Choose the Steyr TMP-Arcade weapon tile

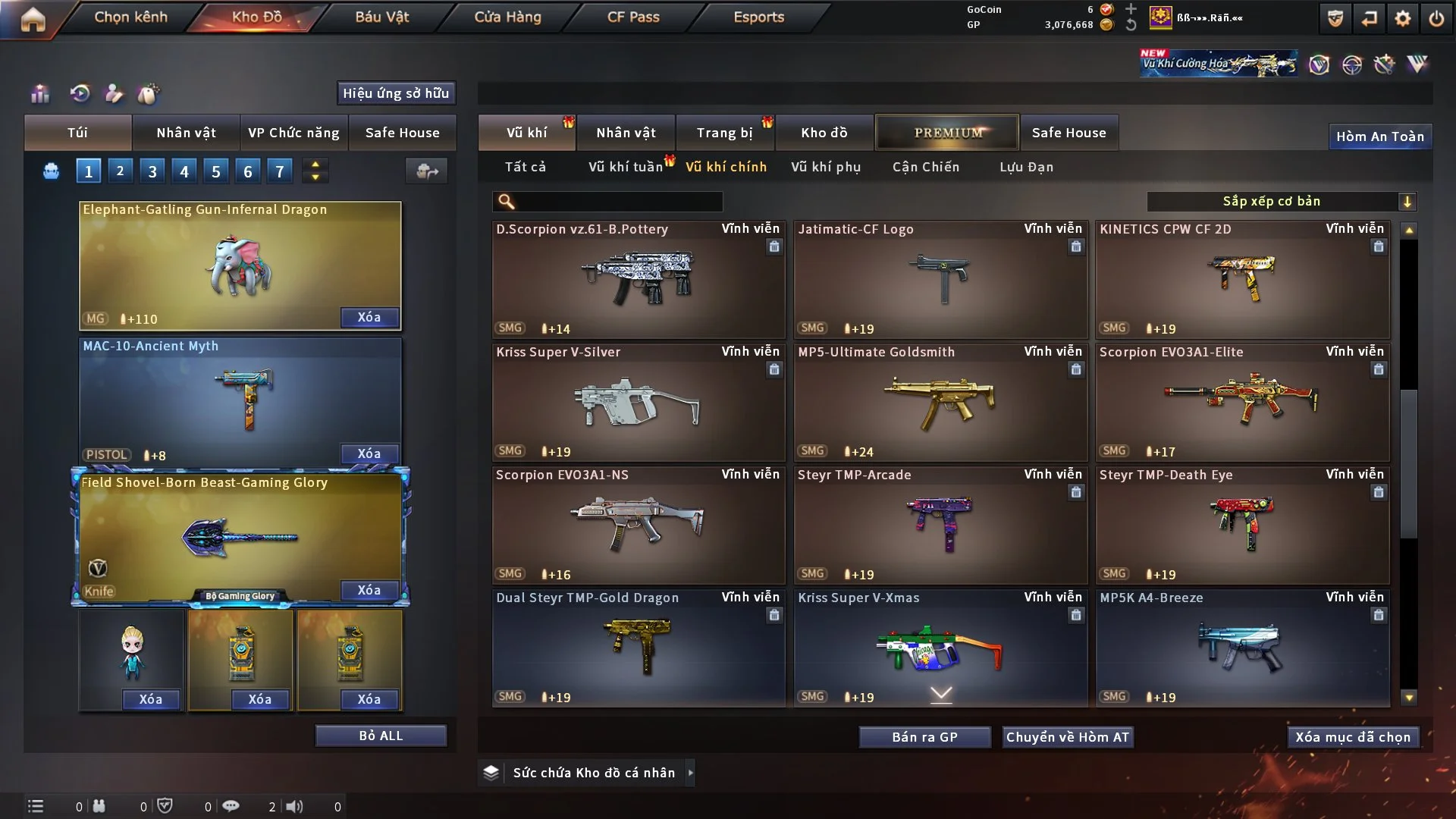[x=940, y=525]
